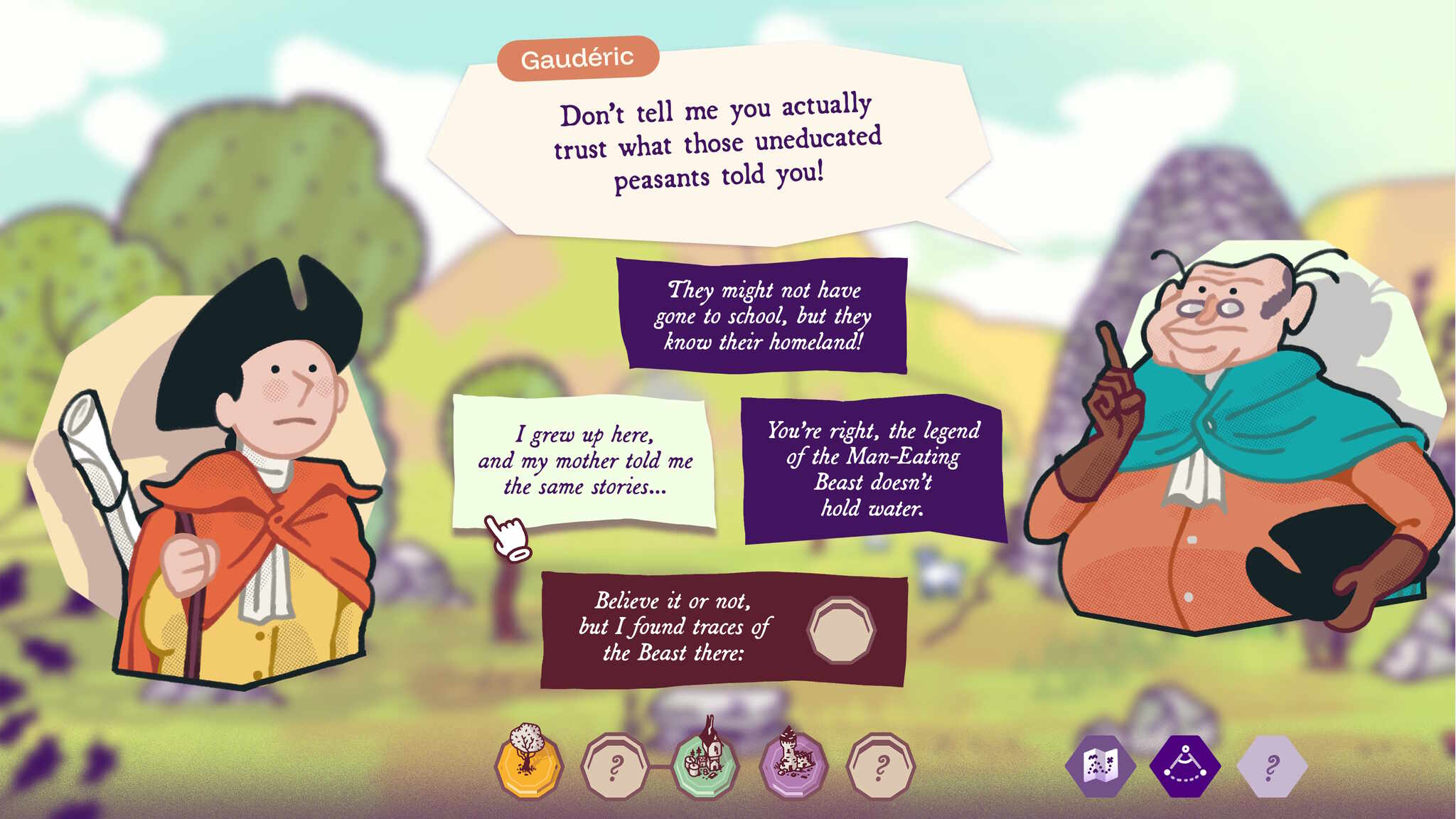The height and width of the screenshot is (819, 1456).
Task: Select the green village church token
Action: [x=706, y=764]
